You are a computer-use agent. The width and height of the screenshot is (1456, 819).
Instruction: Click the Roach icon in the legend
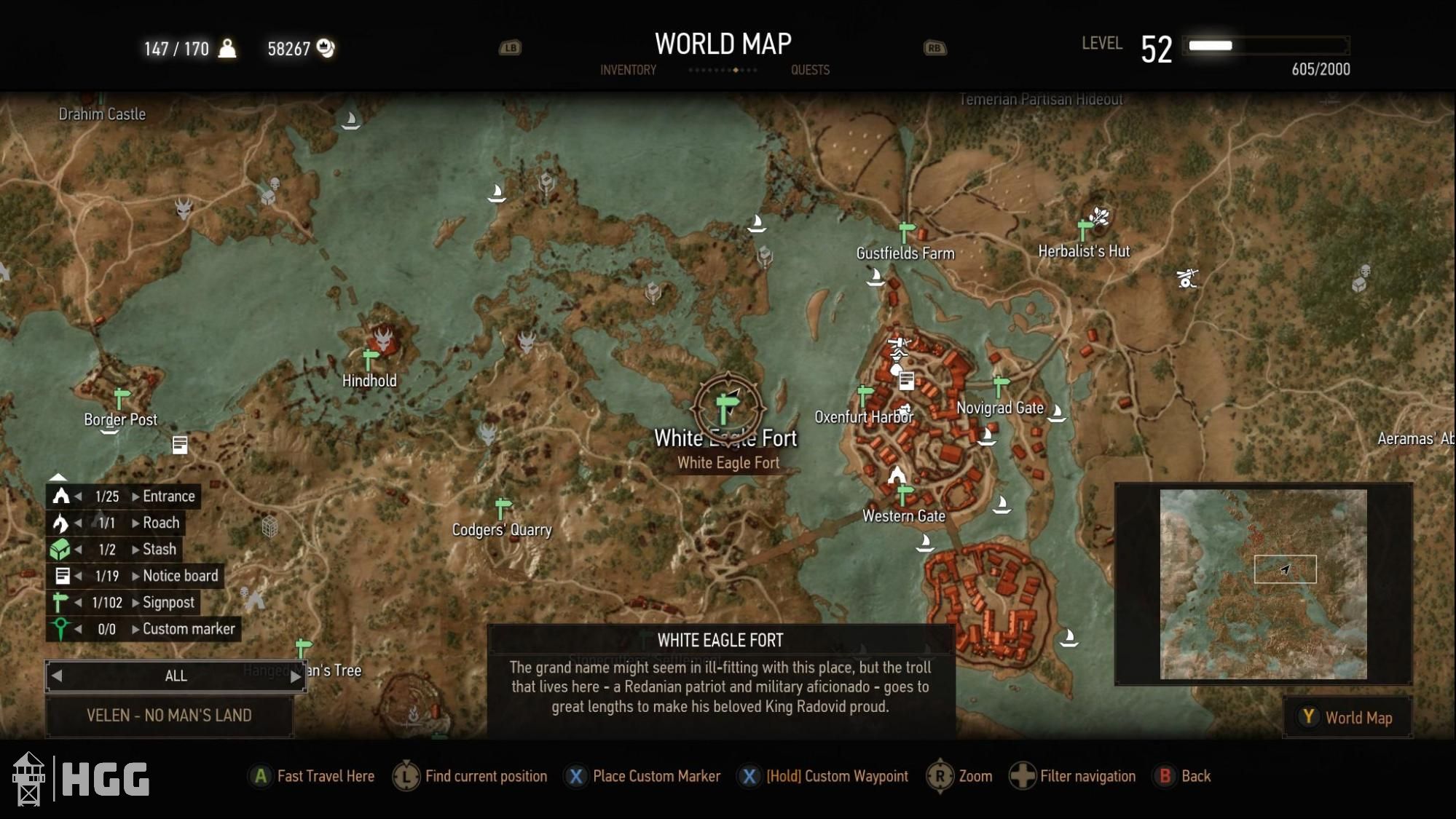click(61, 523)
